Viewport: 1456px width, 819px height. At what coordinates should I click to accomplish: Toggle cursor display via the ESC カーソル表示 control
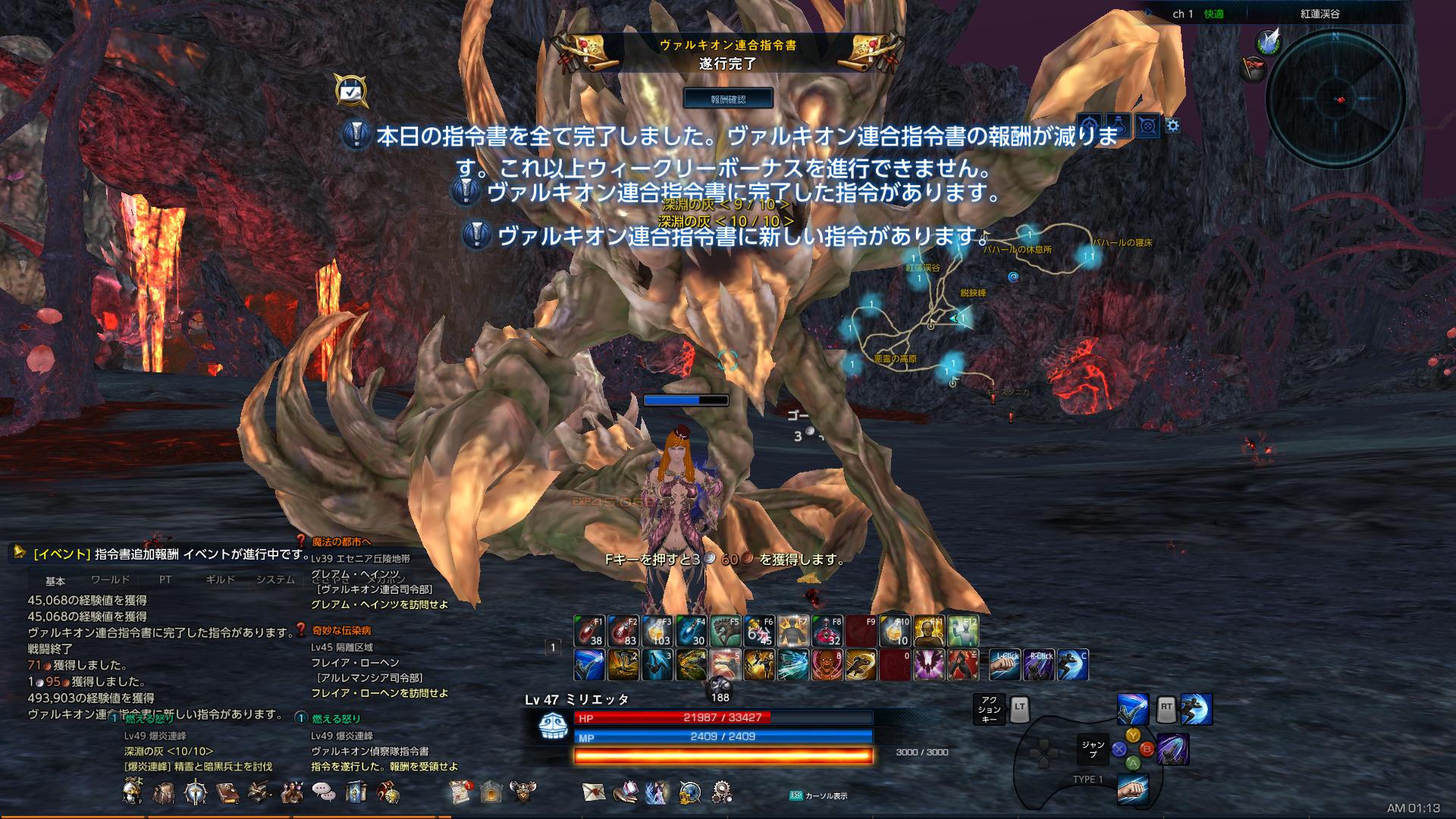tap(815, 796)
